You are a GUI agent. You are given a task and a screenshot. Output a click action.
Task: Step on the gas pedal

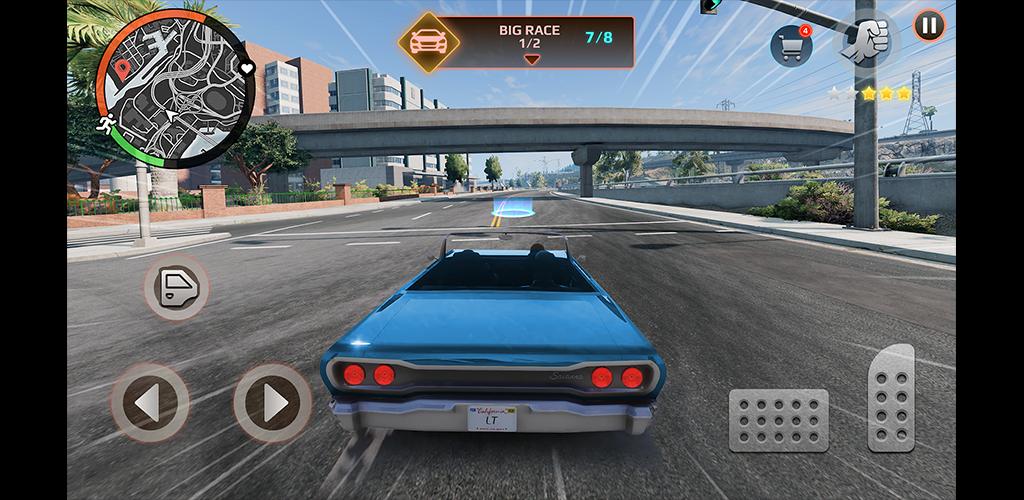(891, 398)
